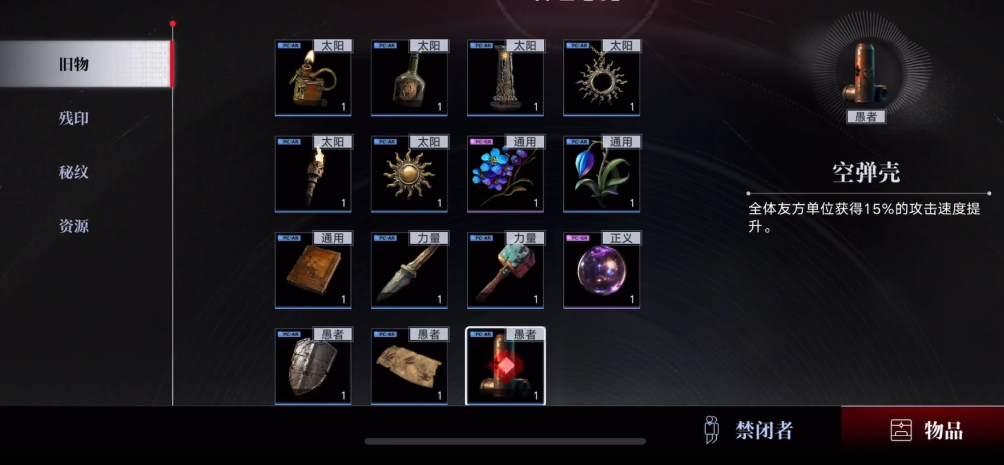Select the 旧物 category tab

point(75,64)
